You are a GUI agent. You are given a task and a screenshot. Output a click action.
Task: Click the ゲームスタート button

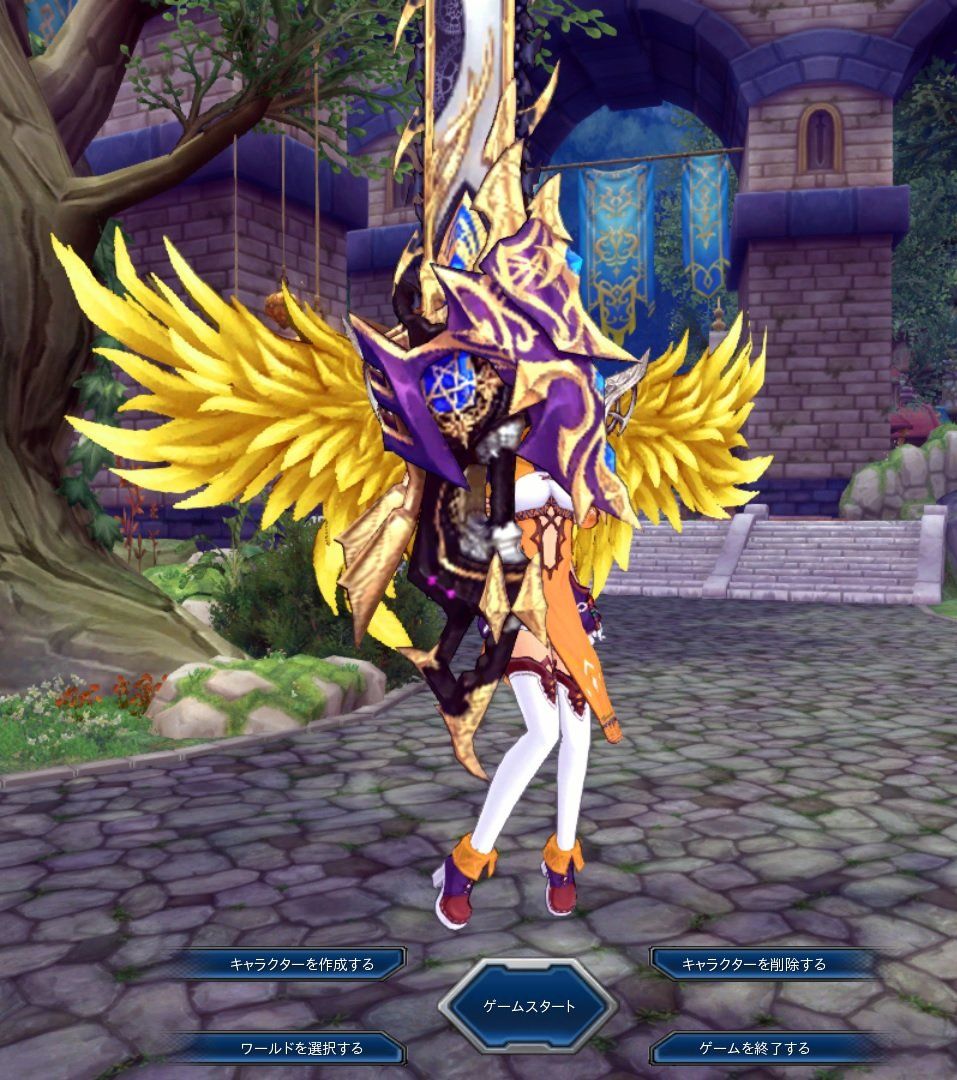[529, 1006]
